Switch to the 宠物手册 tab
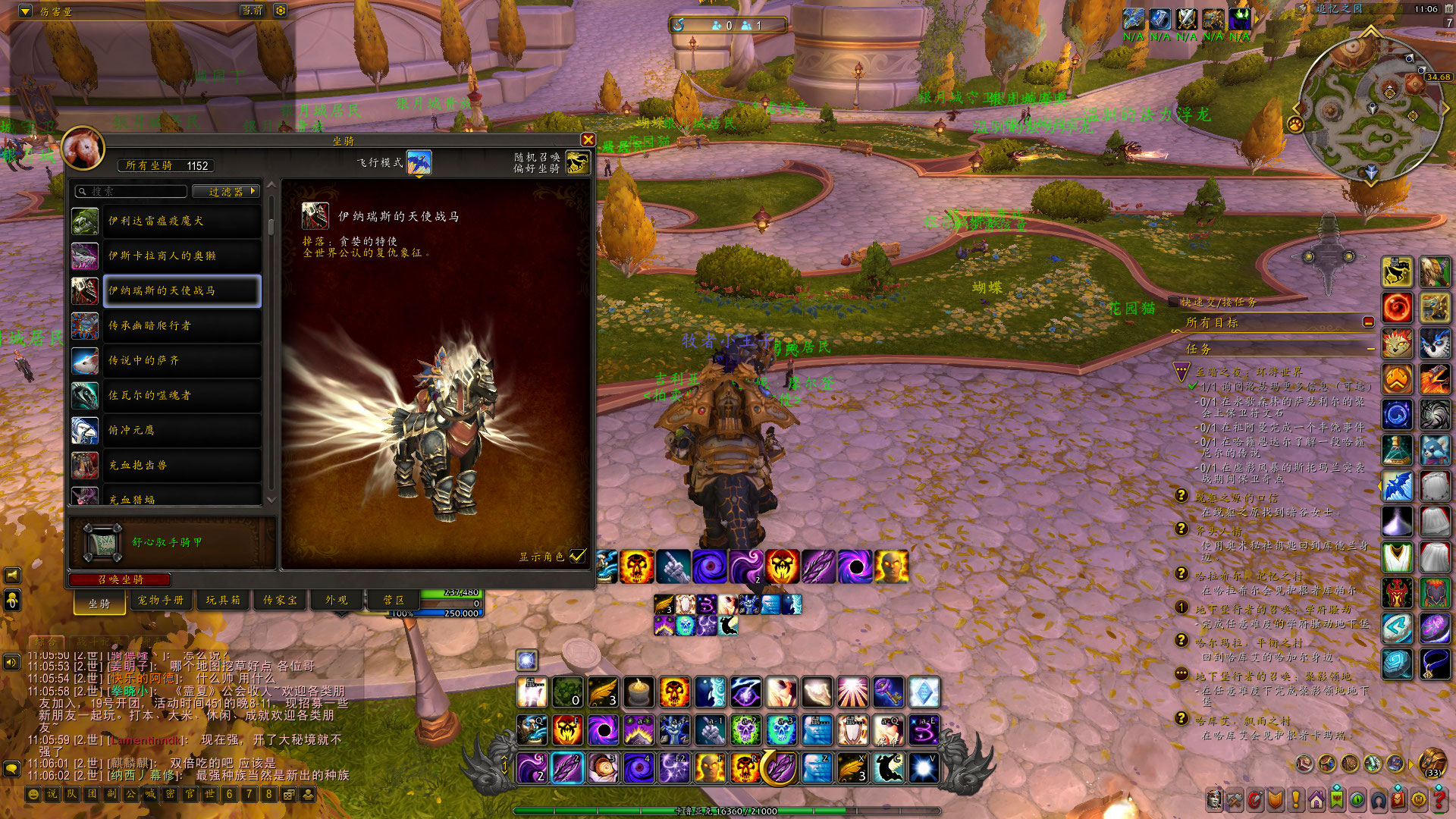 tap(161, 600)
